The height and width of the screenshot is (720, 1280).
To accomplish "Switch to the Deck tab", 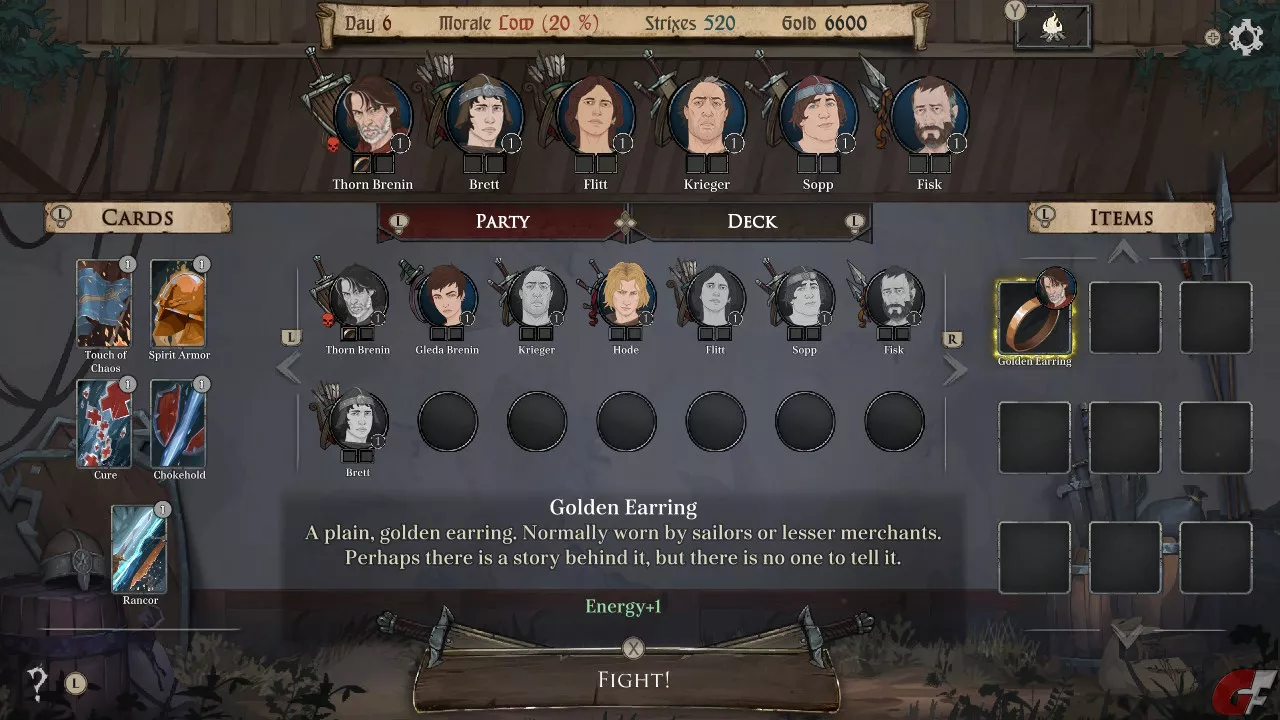I will [751, 221].
